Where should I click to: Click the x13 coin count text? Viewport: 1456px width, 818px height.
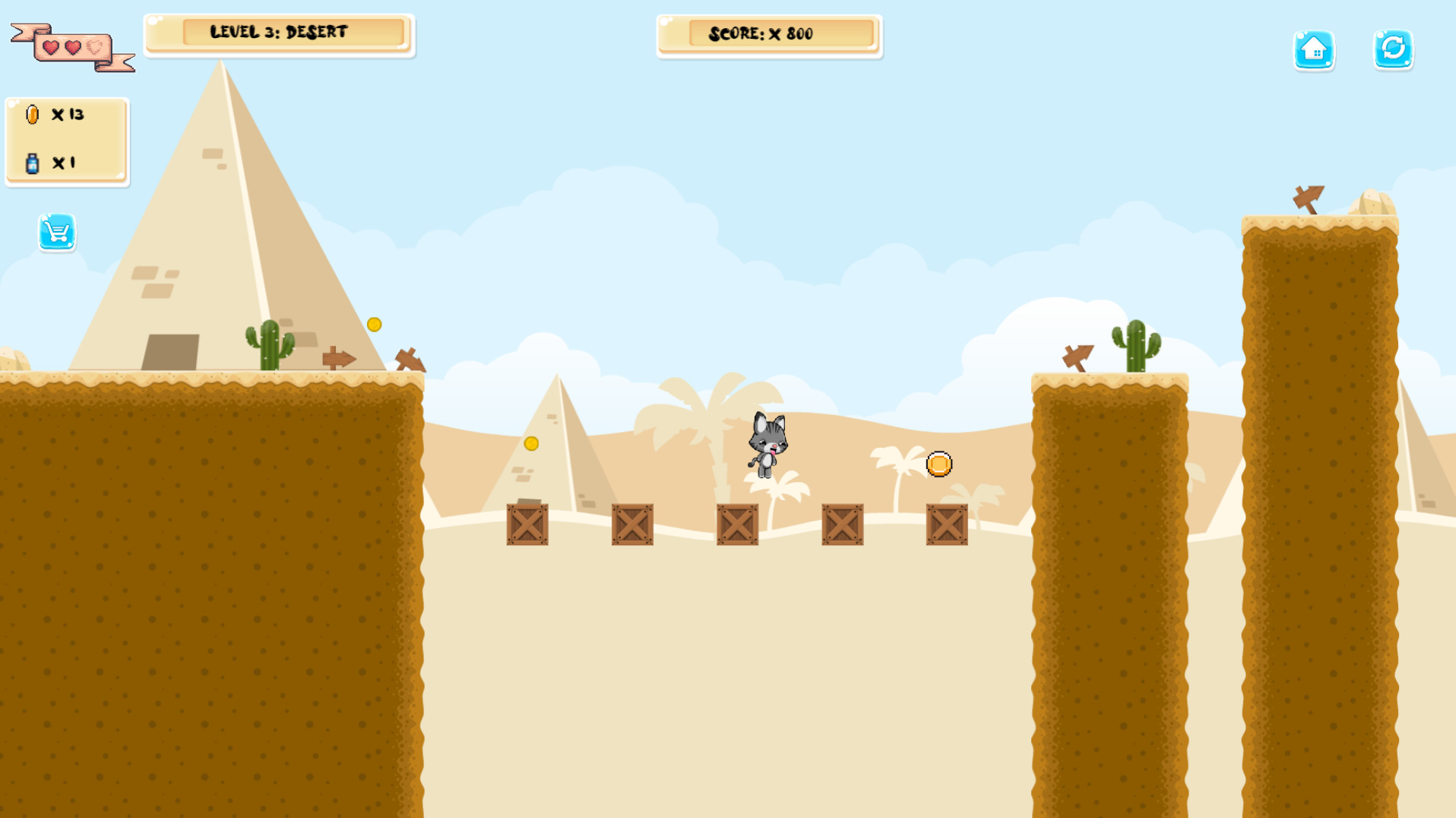pos(68,115)
